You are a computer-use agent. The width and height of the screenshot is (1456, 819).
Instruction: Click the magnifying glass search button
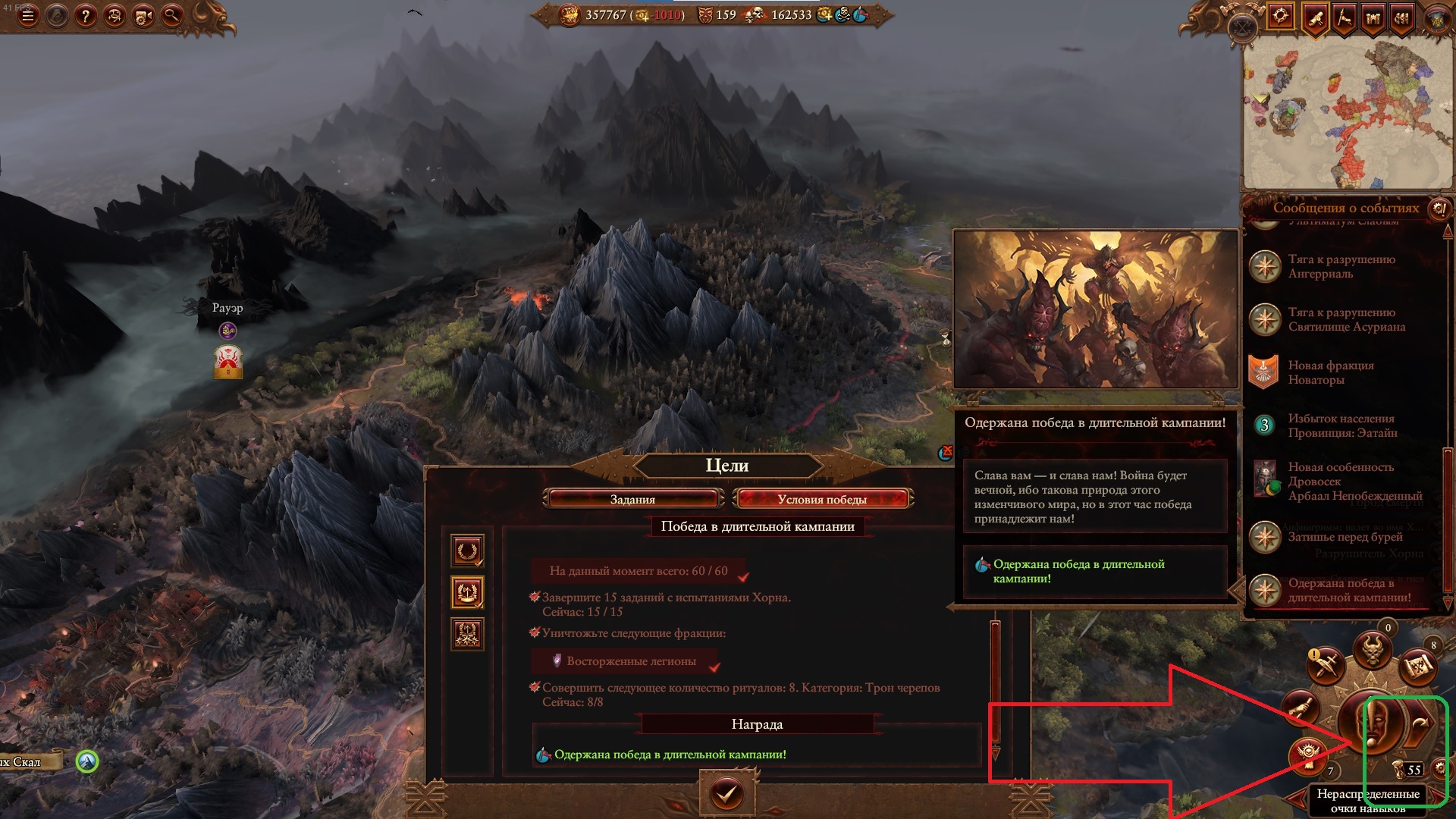click(171, 15)
